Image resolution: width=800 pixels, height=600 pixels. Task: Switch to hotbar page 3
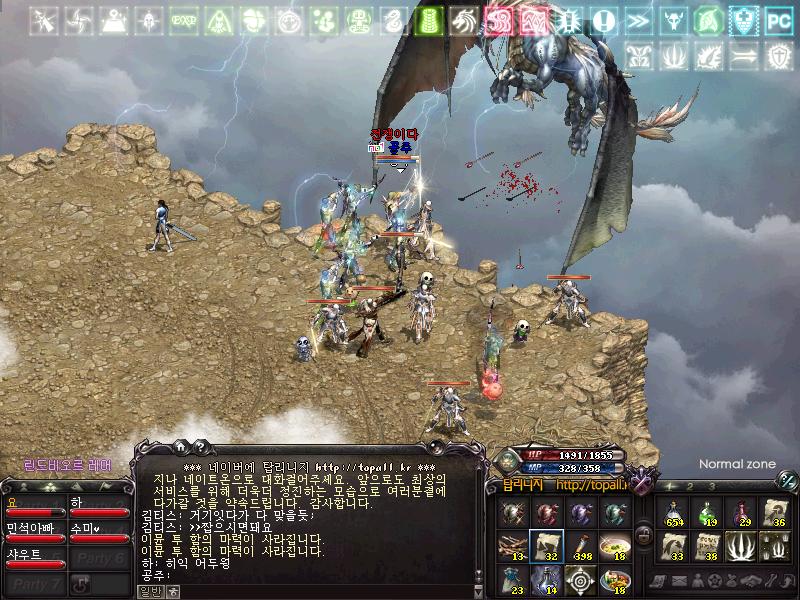(711, 486)
